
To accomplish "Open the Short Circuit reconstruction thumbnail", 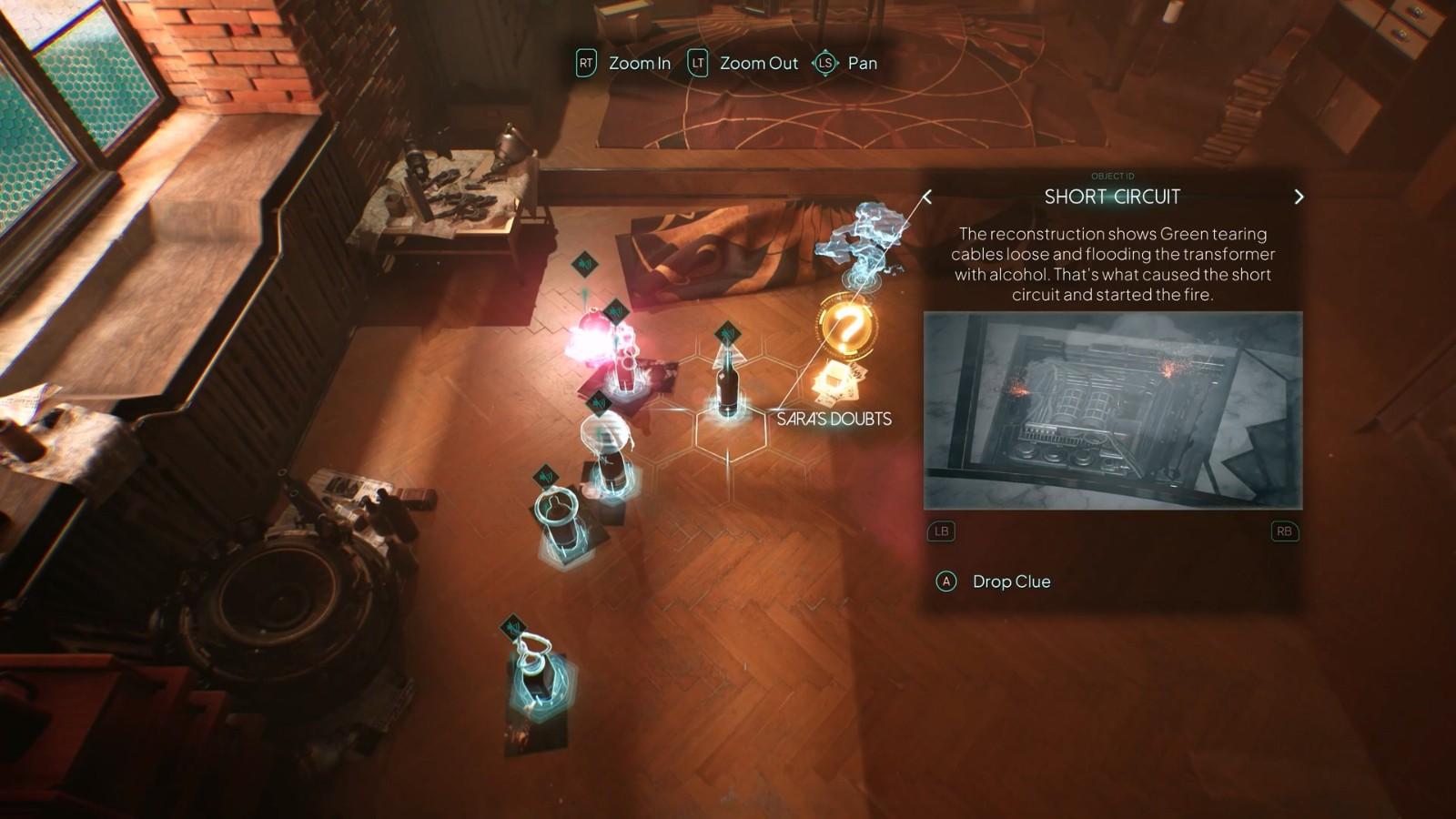I will 1112,410.
